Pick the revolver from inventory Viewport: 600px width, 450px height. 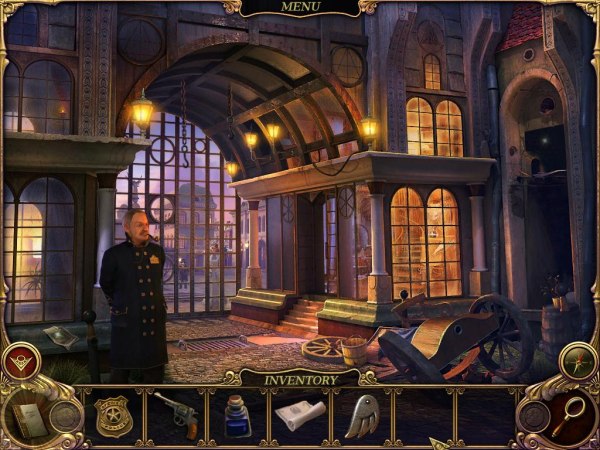pos(176,412)
